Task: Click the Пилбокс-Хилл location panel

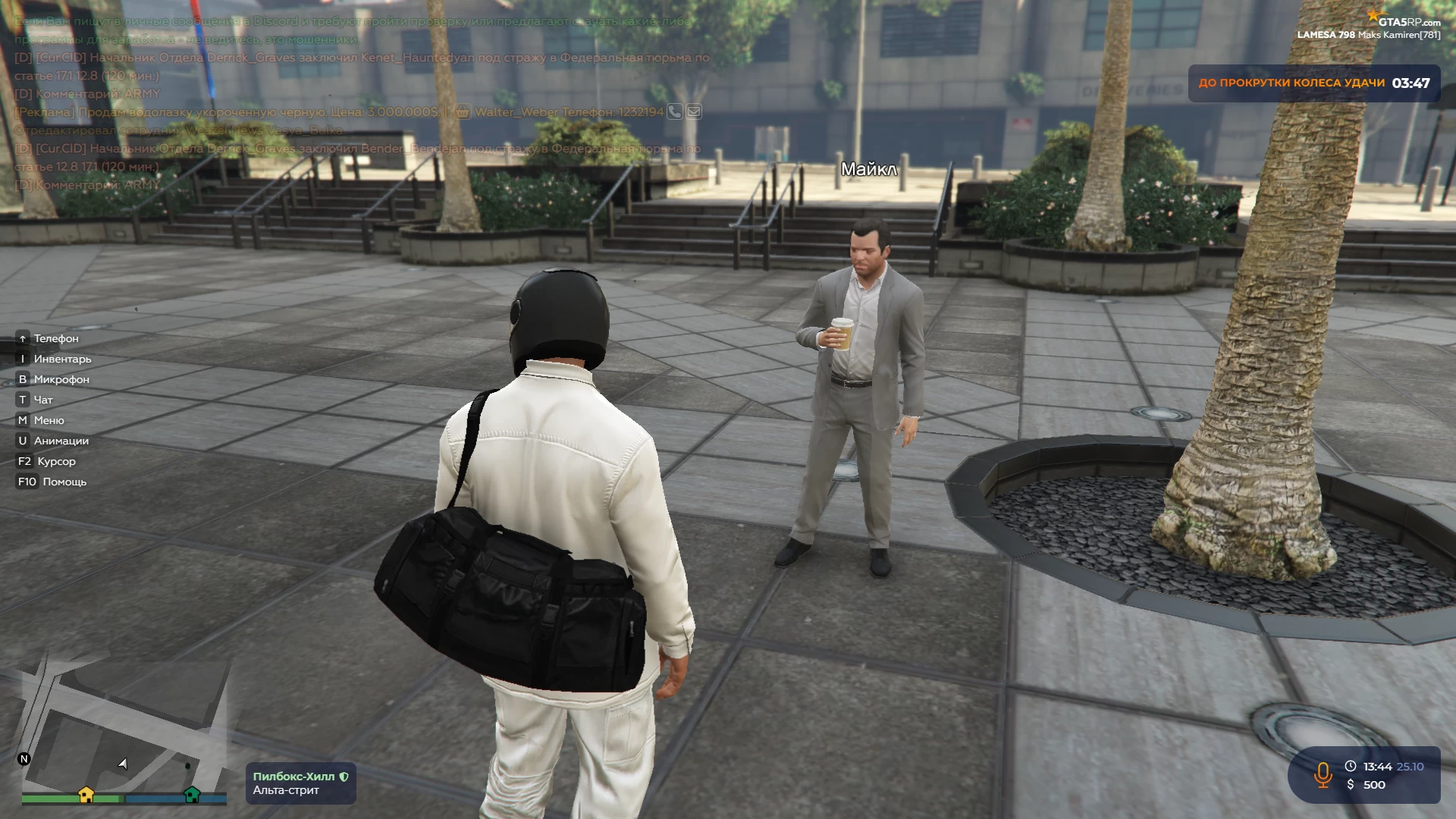Action: 300,783
